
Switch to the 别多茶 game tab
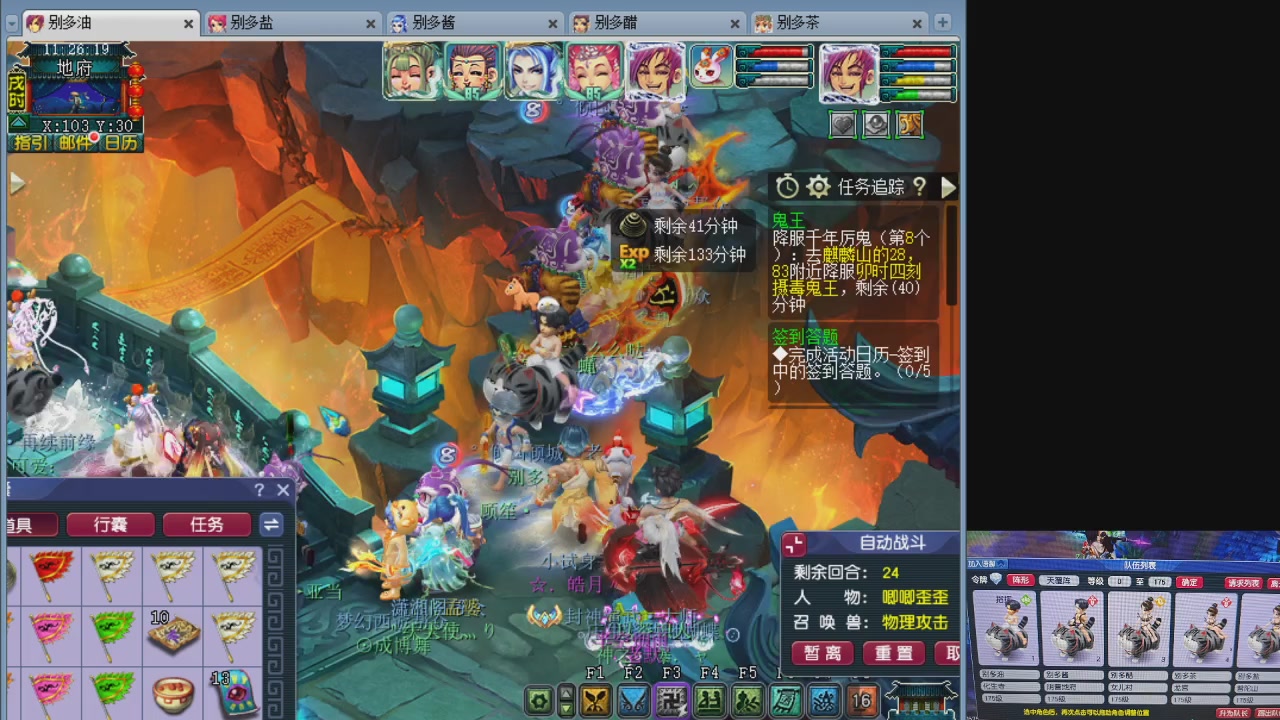(796, 22)
